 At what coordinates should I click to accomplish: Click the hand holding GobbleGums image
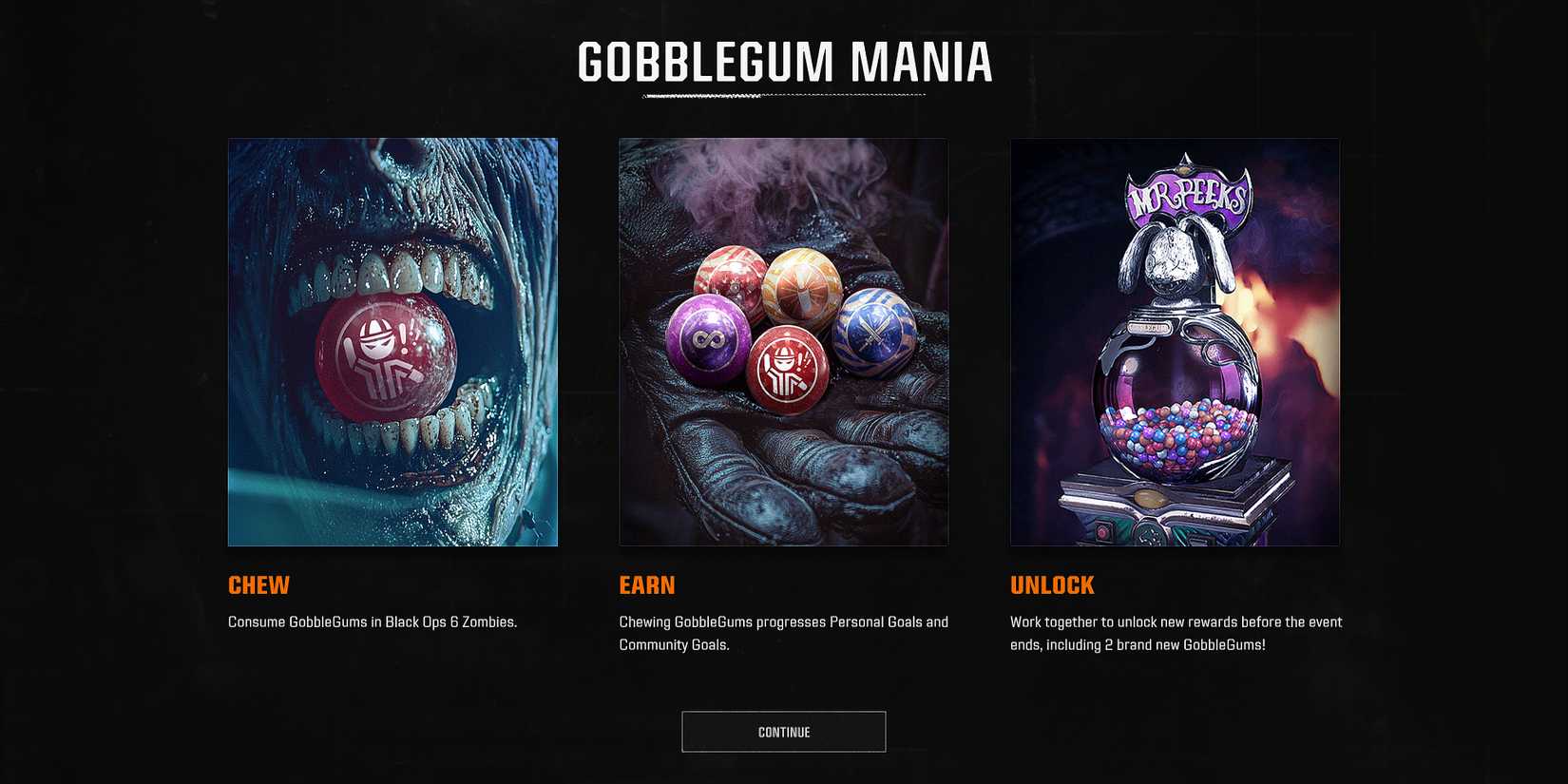(x=783, y=342)
